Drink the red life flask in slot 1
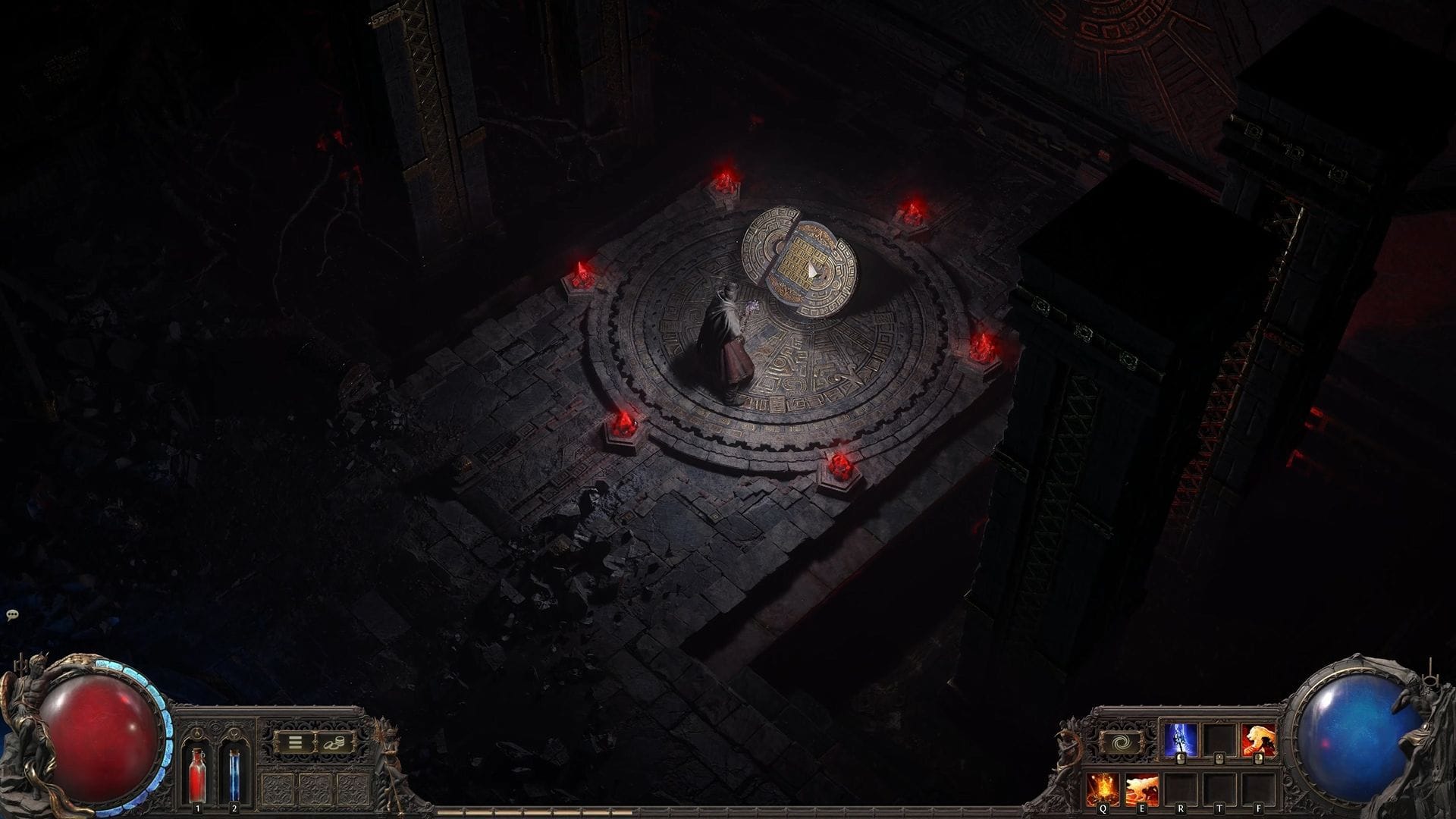1456x819 pixels. click(x=198, y=777)
